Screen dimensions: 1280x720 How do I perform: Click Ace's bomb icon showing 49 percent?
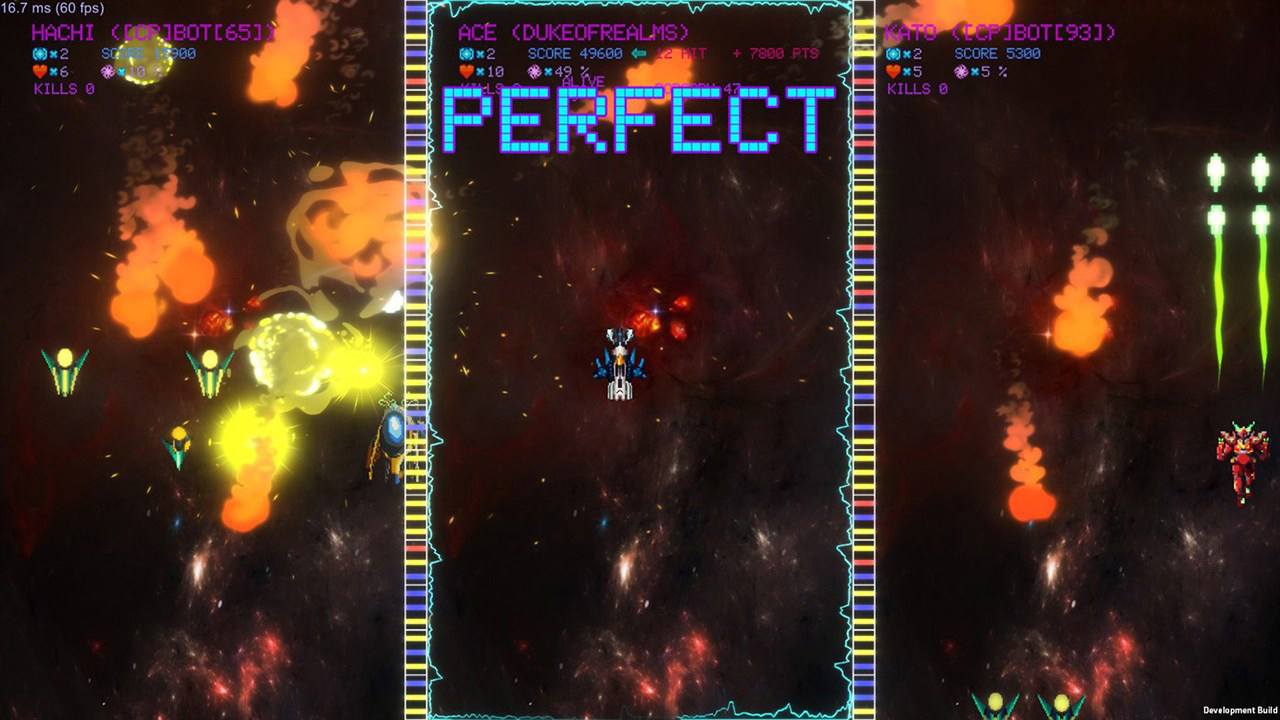[x=537, y=70]
